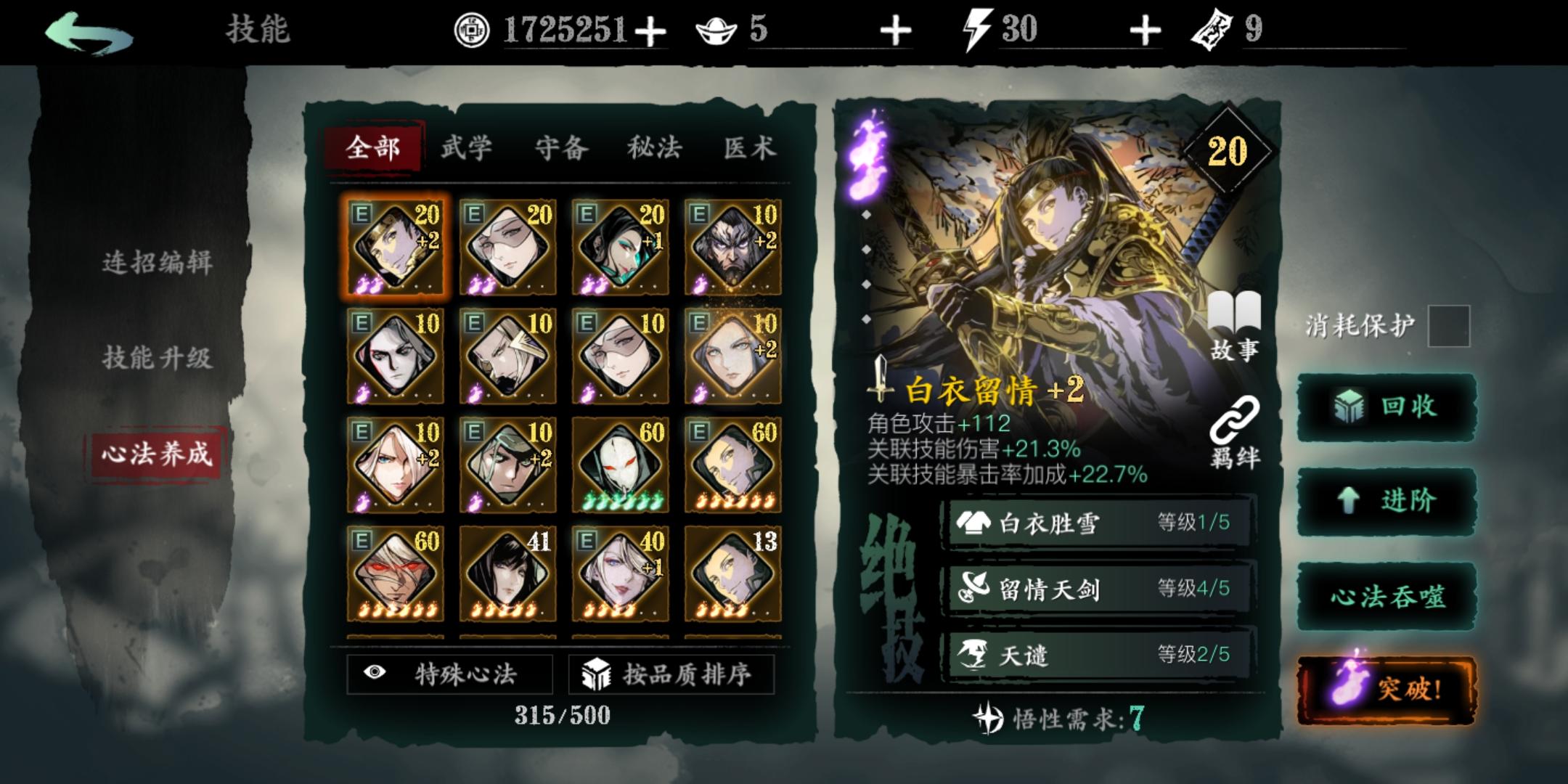Switch to the 武学 tab
This screenshot has width=1568, height=784.
coord(467,147)
